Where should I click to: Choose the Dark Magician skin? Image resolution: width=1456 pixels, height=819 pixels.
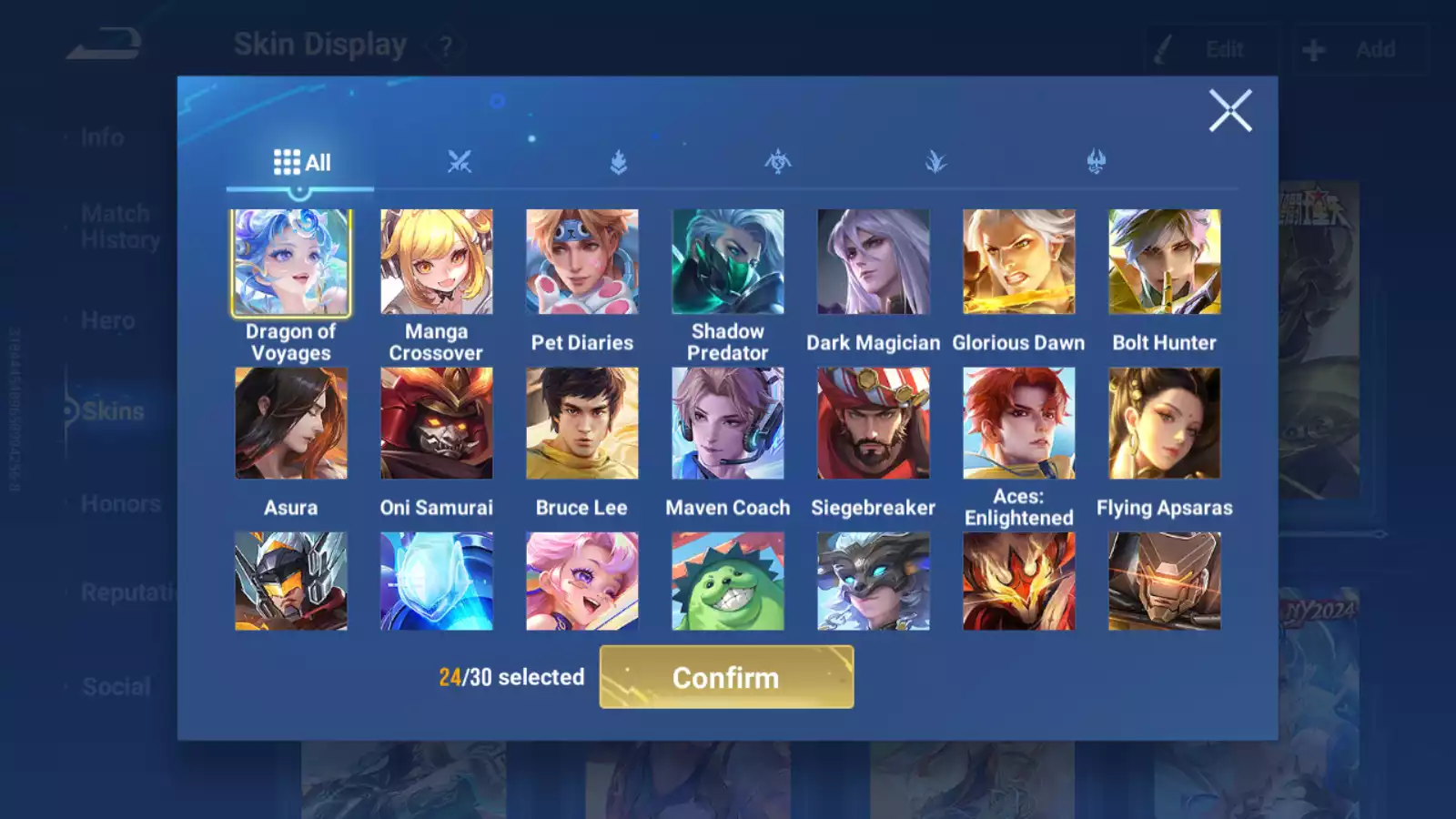tap(874, 262)
